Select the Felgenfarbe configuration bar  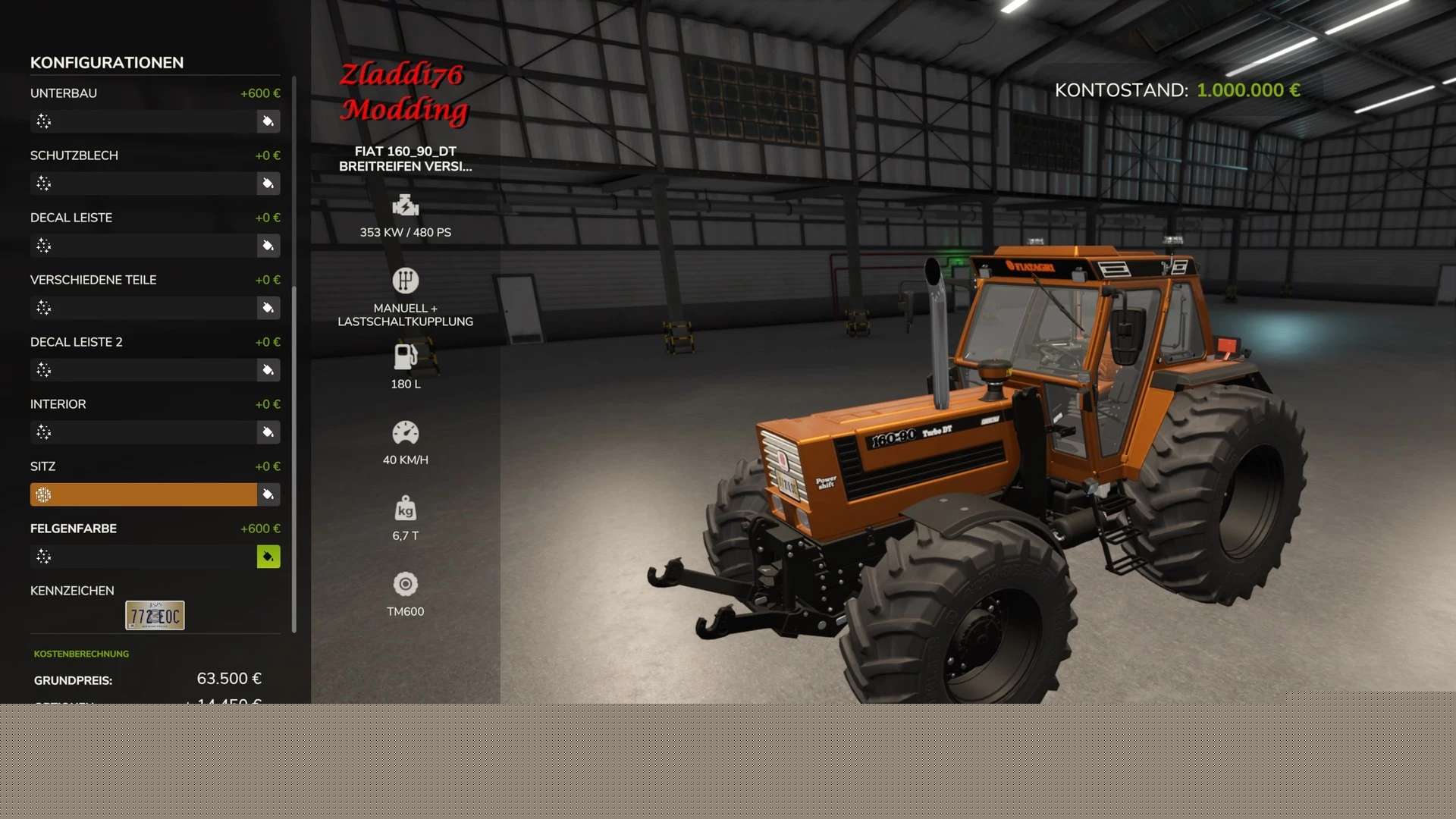[x=143, y=557]
